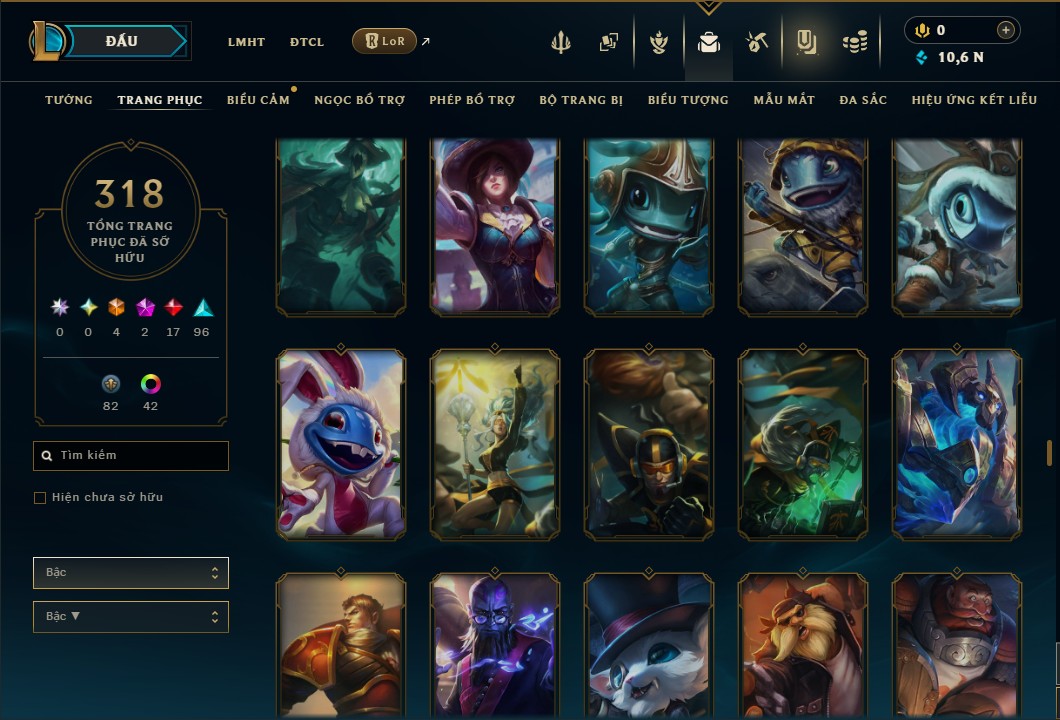1060x720 pixels.
Task: Open the first Bậc dropdown
Action: pyautogui.click(x=131, y=573)
